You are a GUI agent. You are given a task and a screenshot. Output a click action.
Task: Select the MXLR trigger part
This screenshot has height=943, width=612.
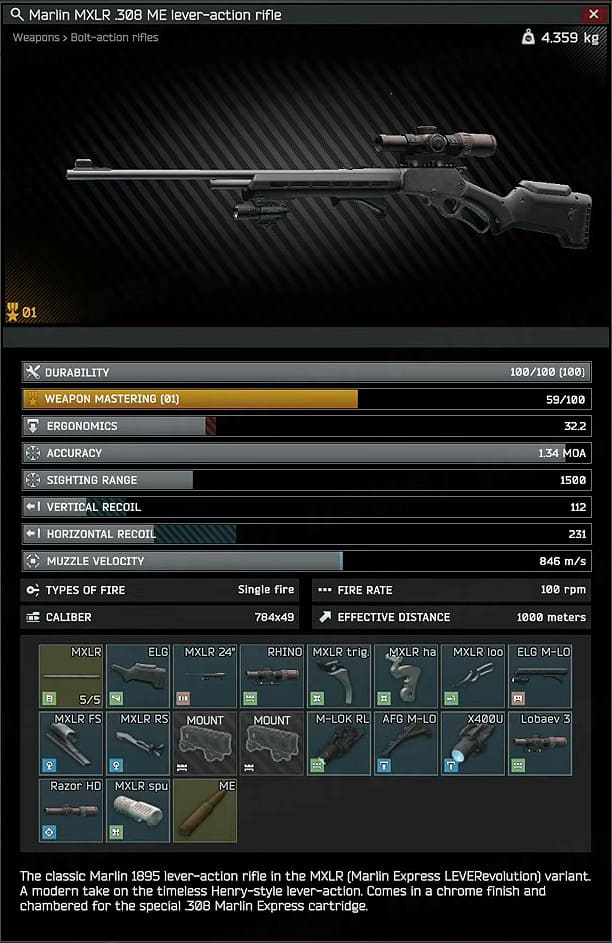[x=339, y=676]
